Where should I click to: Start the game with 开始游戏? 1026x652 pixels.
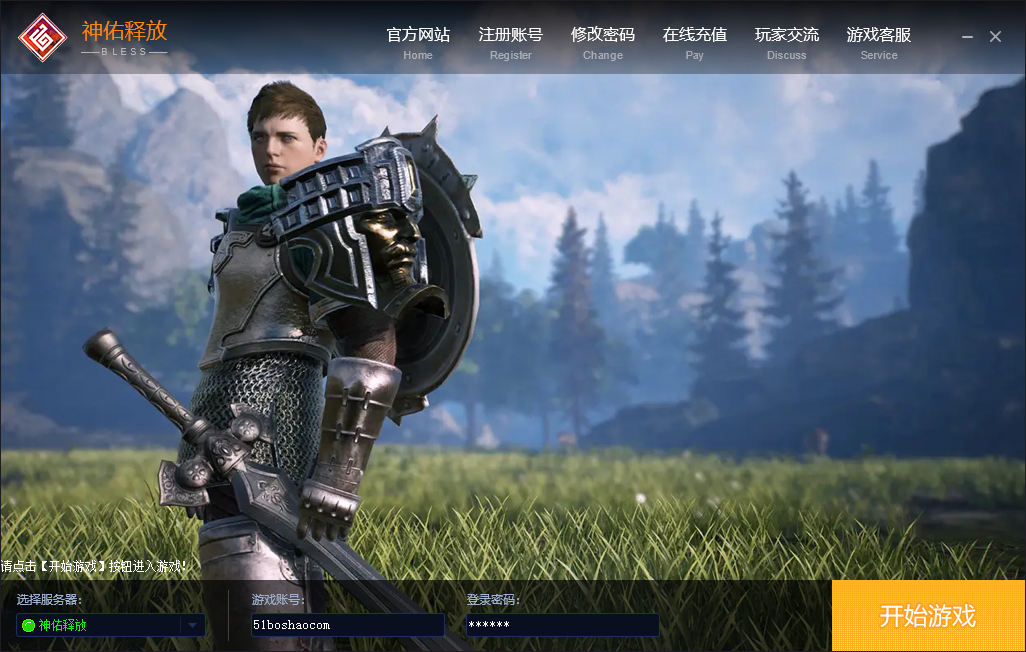pyautogui.click(x=928, y=616)
